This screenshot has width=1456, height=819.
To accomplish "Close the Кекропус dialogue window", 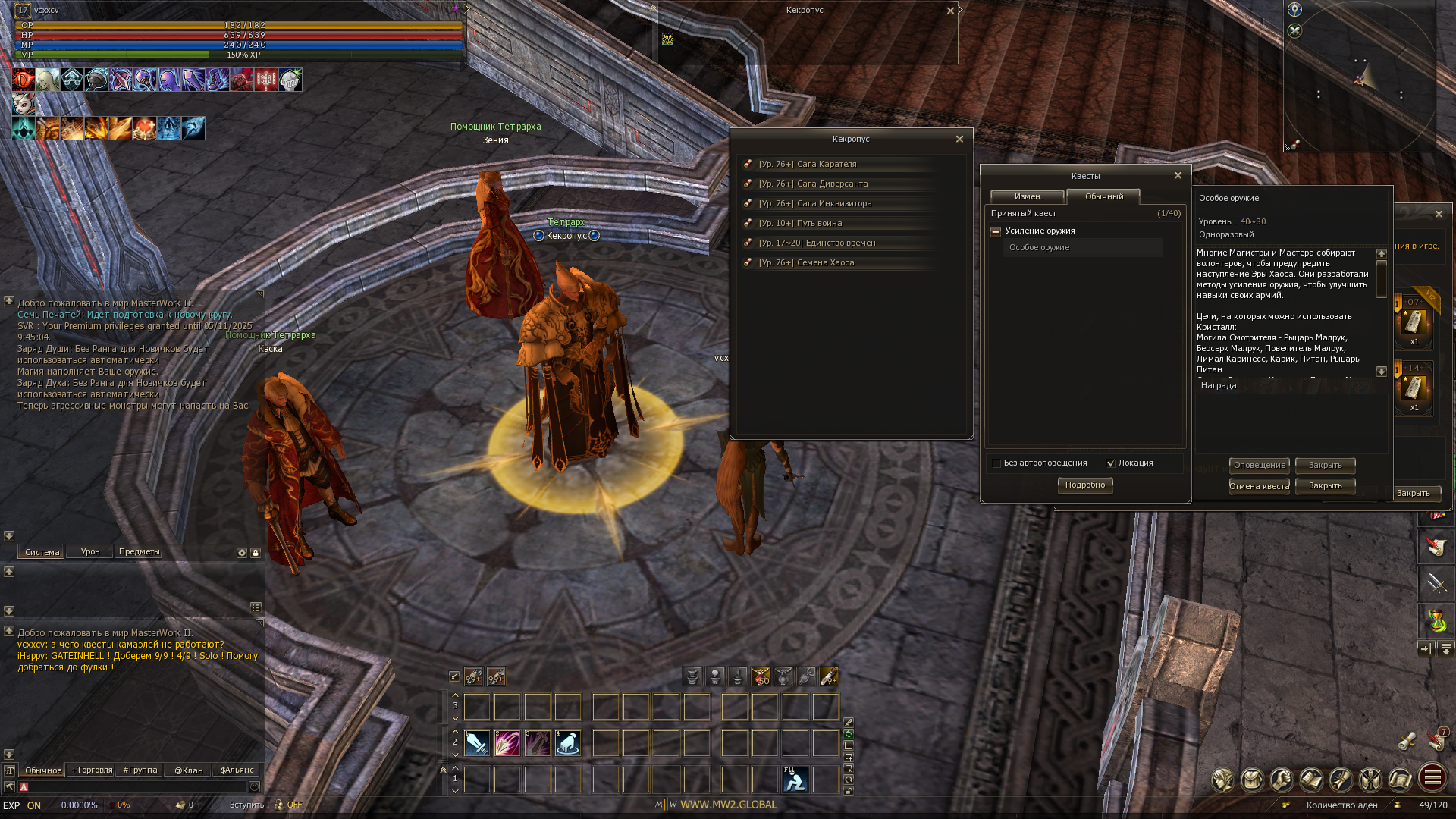I will coord(959,139).
